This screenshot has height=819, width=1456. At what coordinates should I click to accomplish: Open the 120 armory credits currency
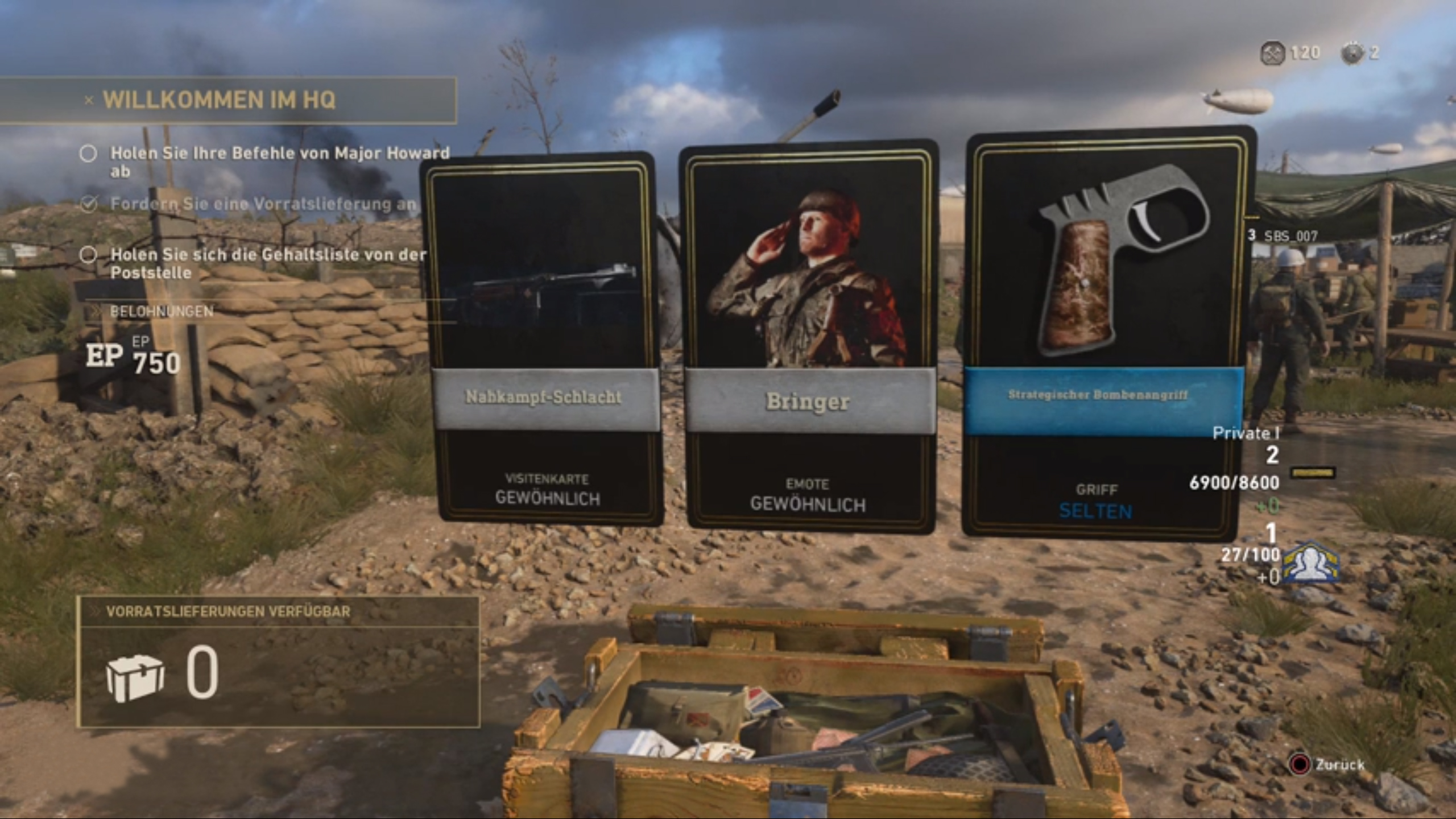click(1290, 53)
